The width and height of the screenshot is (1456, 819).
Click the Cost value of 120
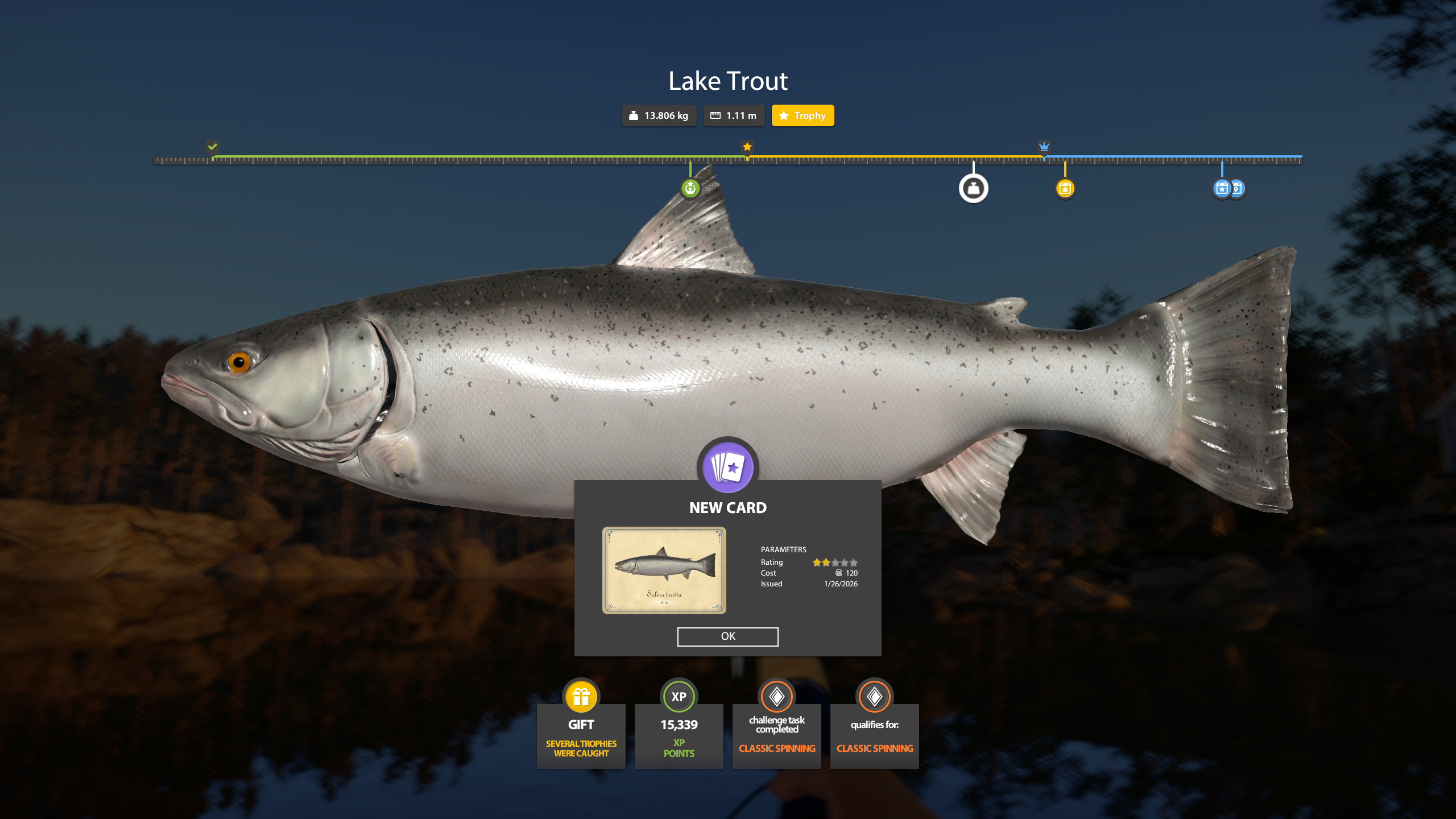(851, 573)
